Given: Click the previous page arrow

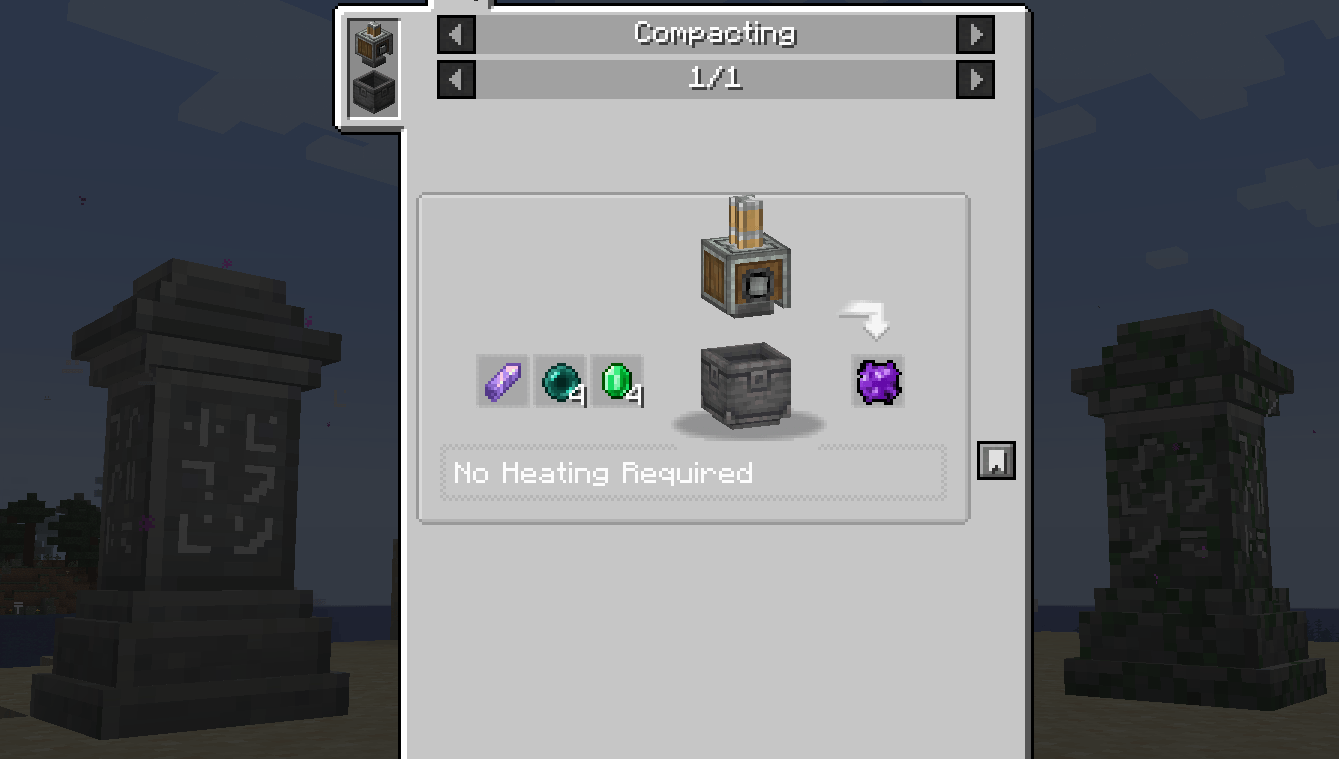Looking at the screenshot, I should click(x=456, y=79).
